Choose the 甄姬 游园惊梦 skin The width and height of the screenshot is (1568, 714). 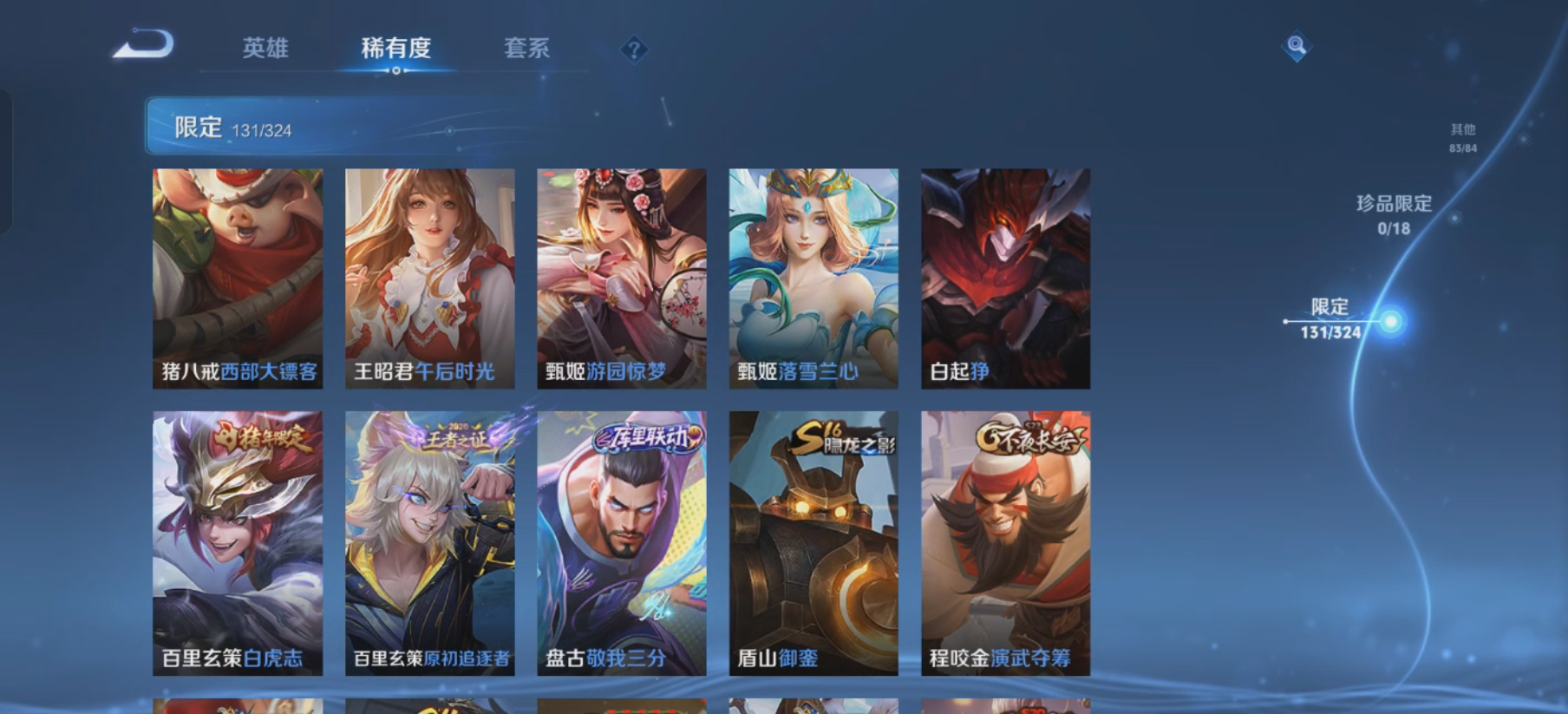[x=621, y=278]
